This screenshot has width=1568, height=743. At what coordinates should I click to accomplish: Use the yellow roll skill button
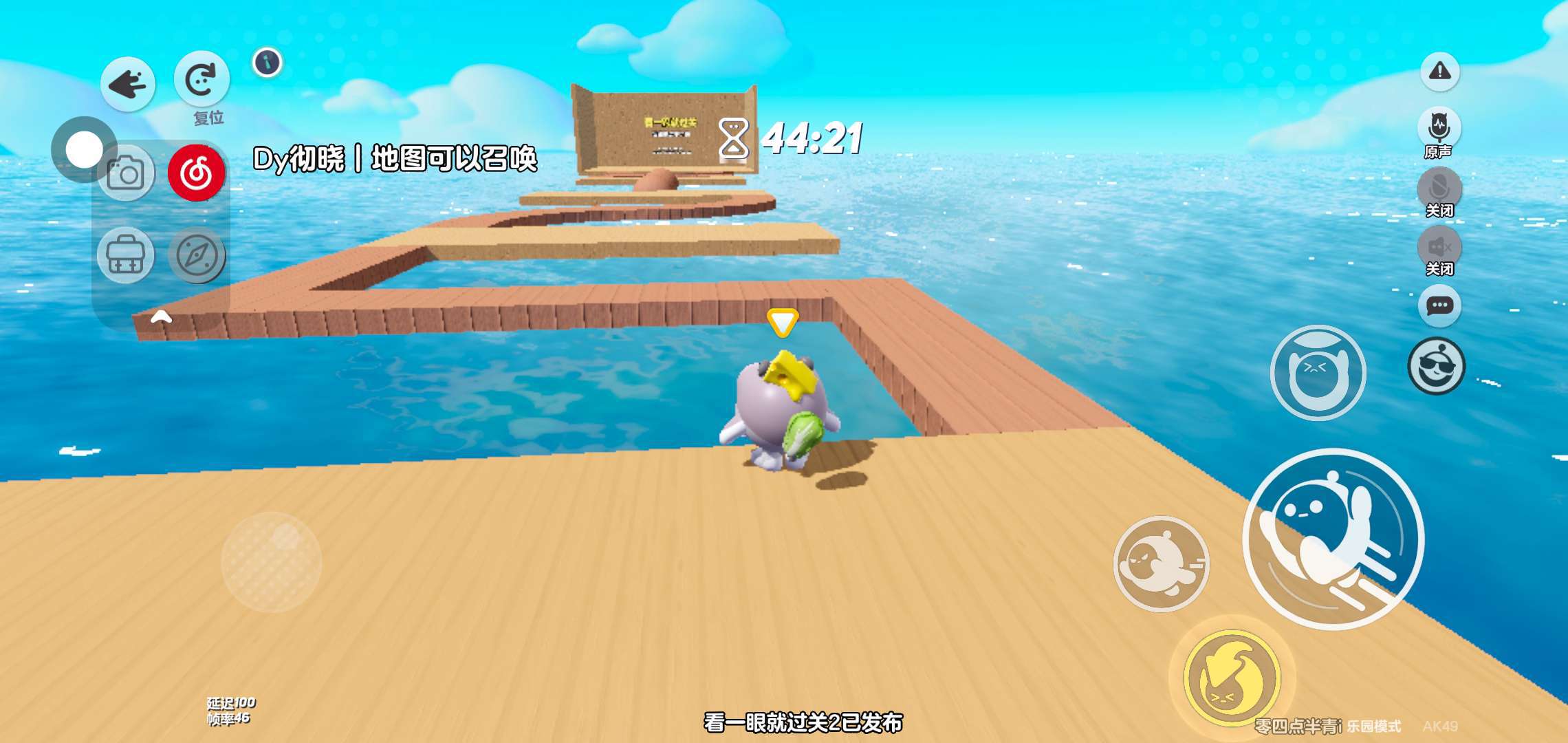(x=1232, y=678)
